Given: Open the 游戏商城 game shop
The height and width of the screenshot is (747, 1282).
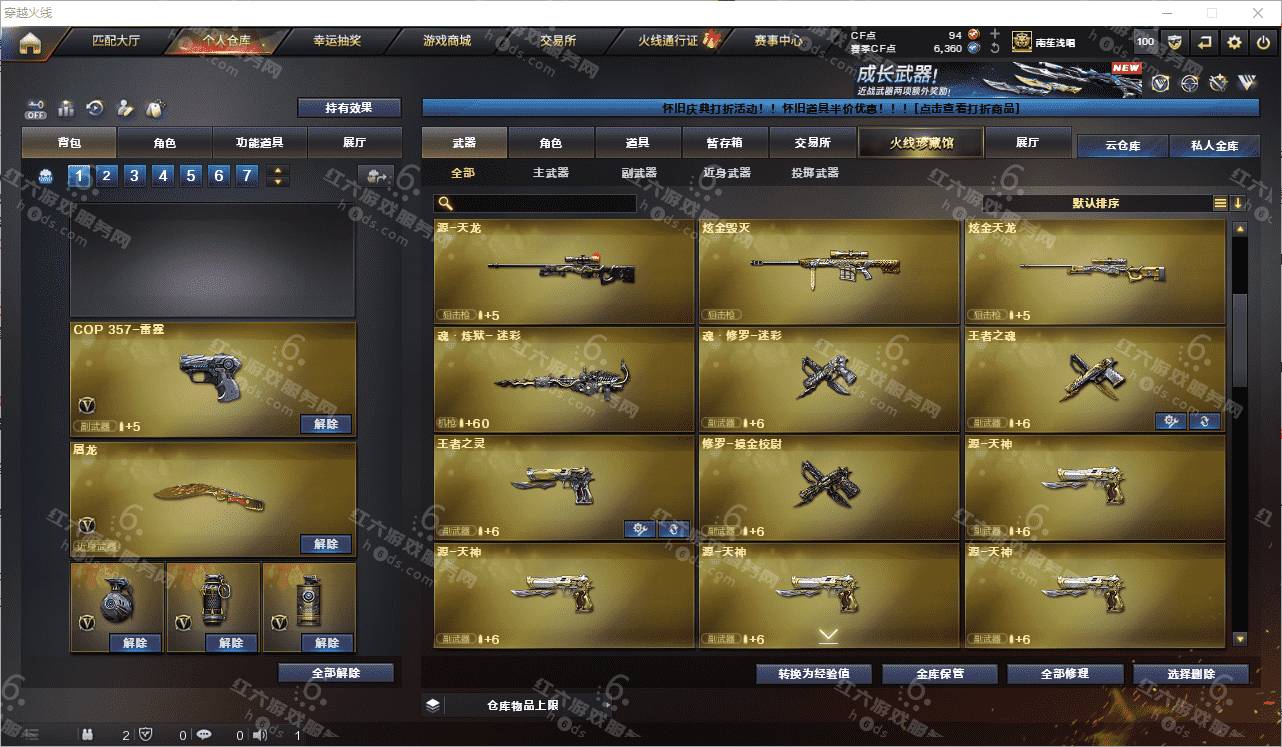Looking at the screenshot, I should 446,42.
